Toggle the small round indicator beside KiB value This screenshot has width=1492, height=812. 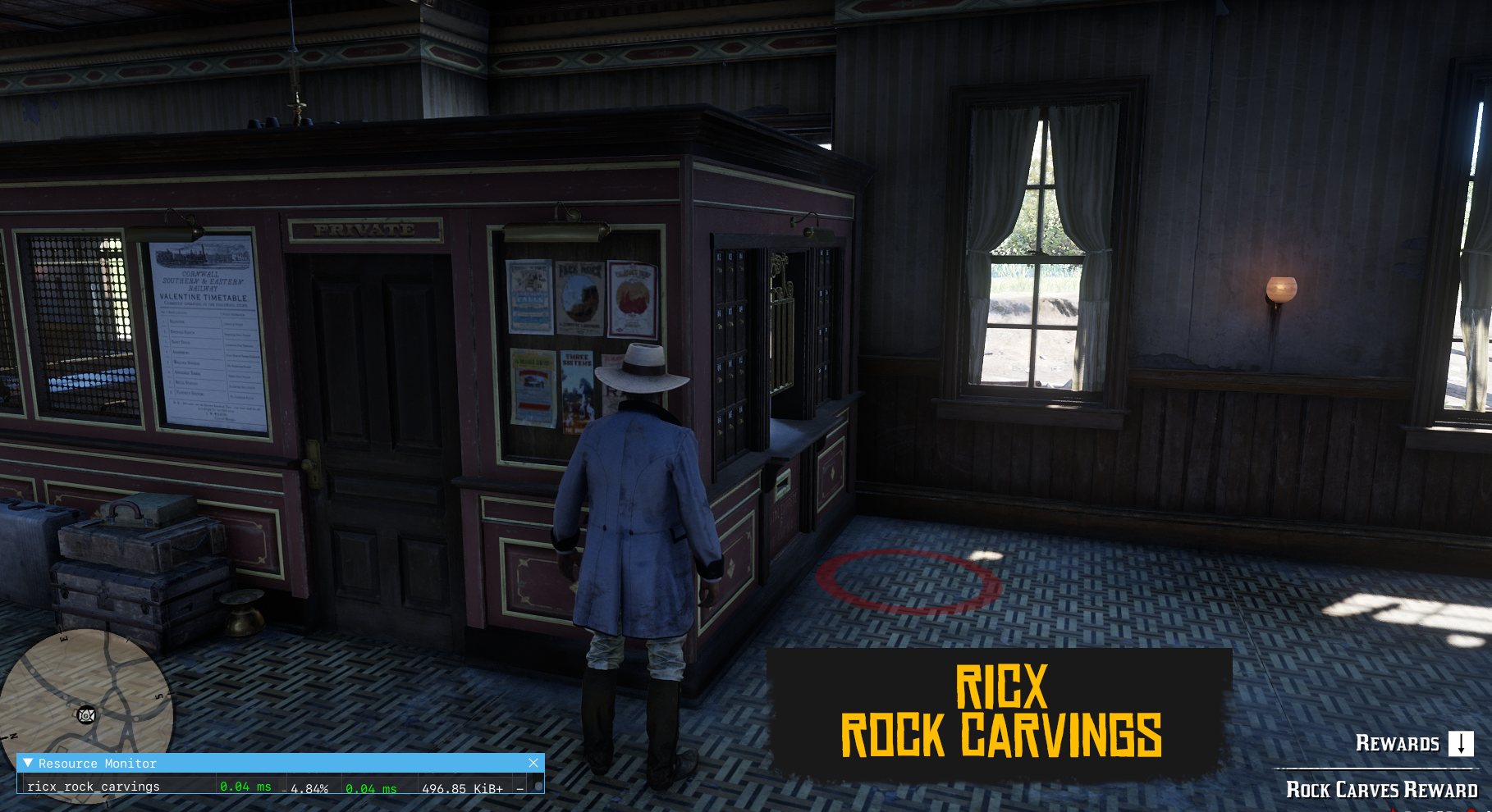pyautogui.click(x=540, y=786)
